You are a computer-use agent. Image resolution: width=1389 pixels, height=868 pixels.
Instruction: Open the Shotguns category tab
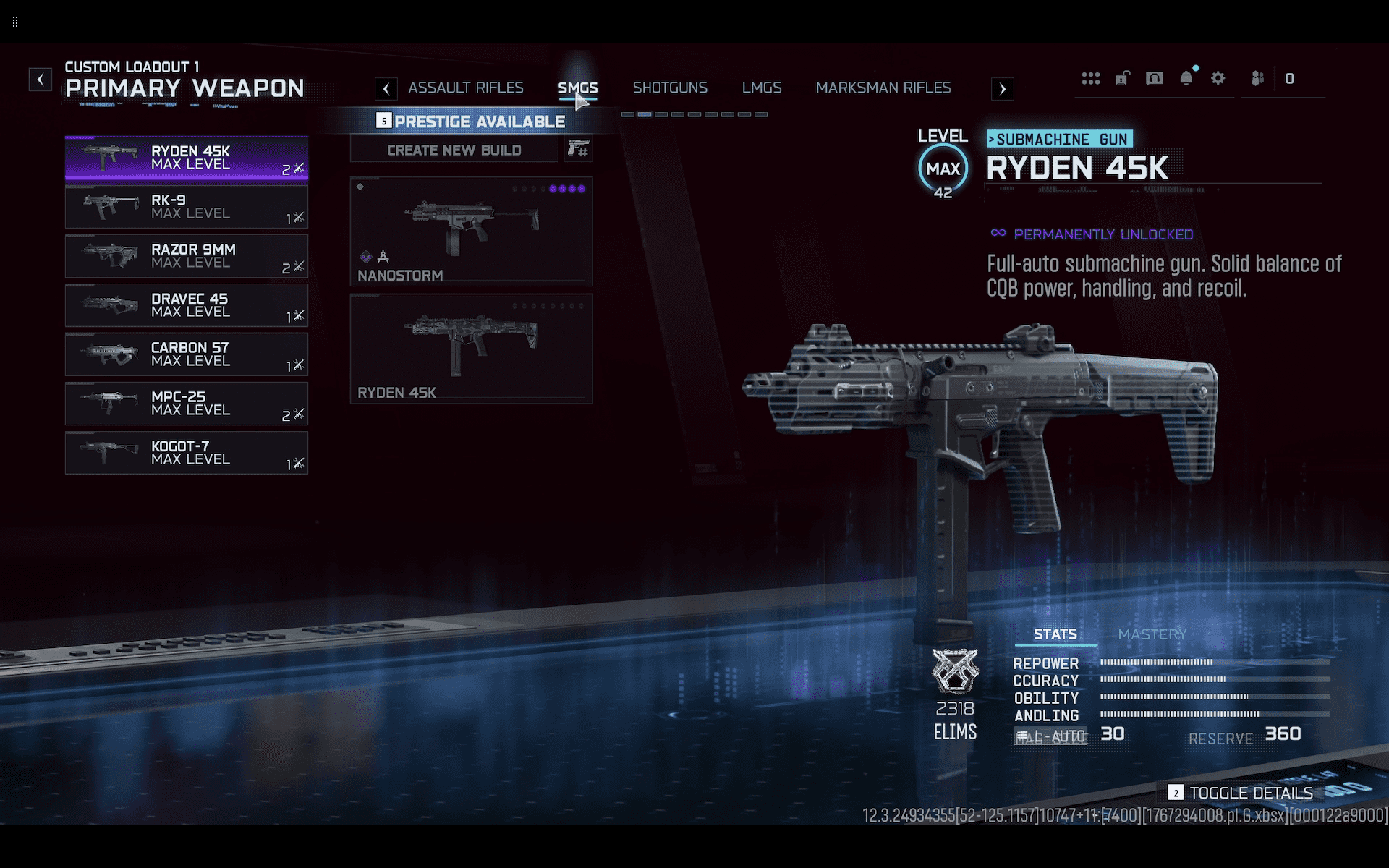click(670, 88)
